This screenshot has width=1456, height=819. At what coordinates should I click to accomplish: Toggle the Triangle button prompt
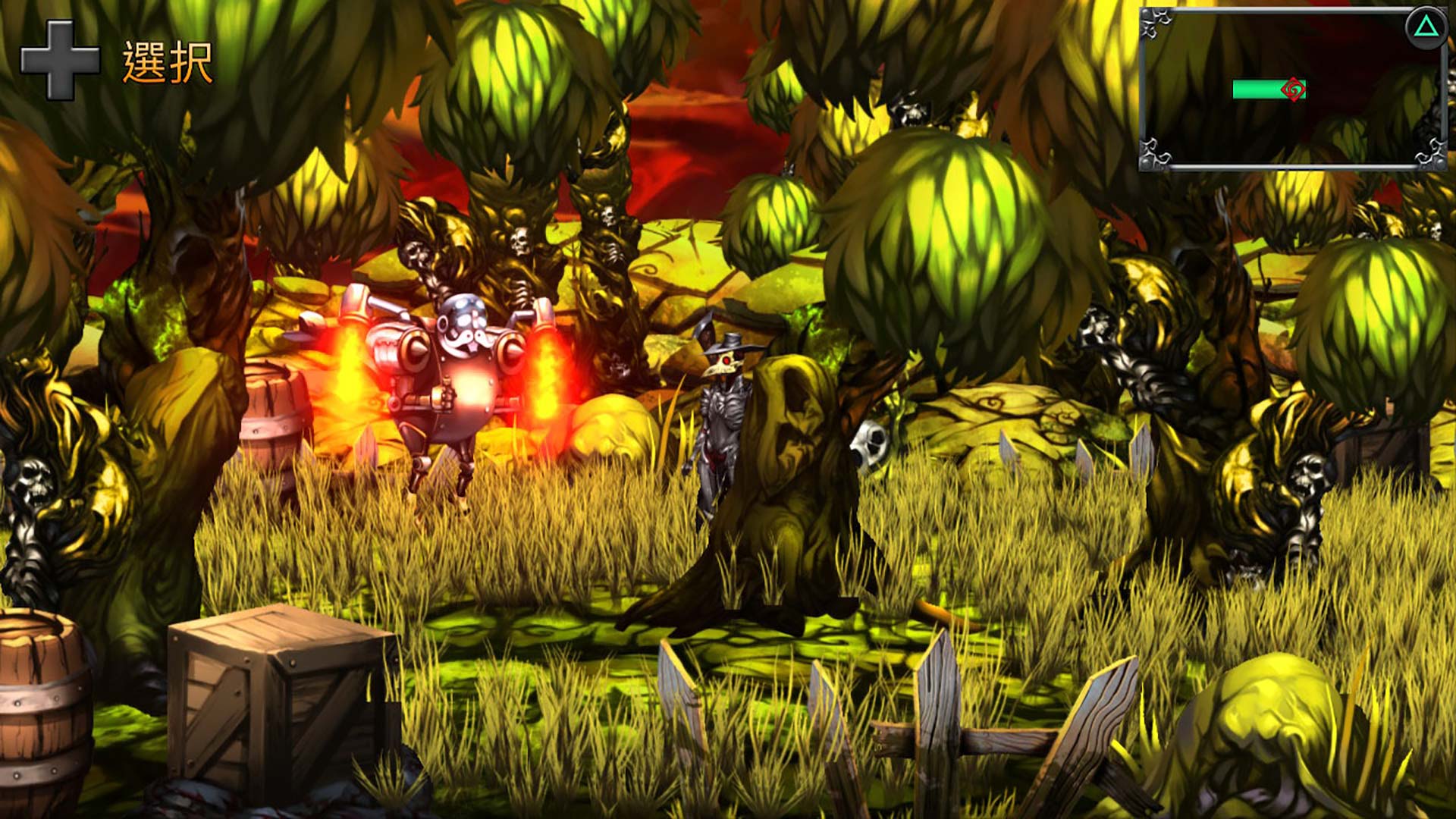1427,28
